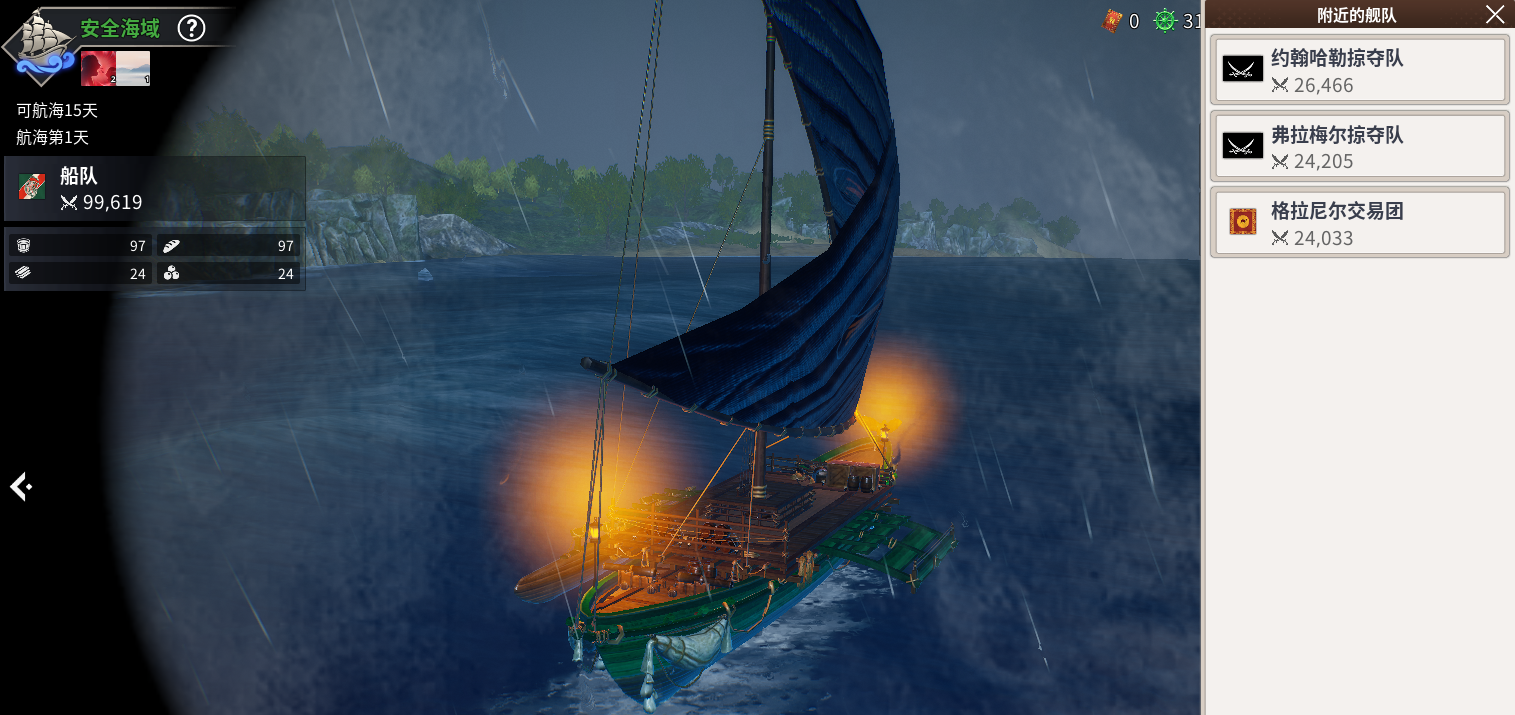The image size is (1515, 715).
Task: Choose the 格拉尼尔交易团 fleet entry
Action: click(x=1359, y=222)
